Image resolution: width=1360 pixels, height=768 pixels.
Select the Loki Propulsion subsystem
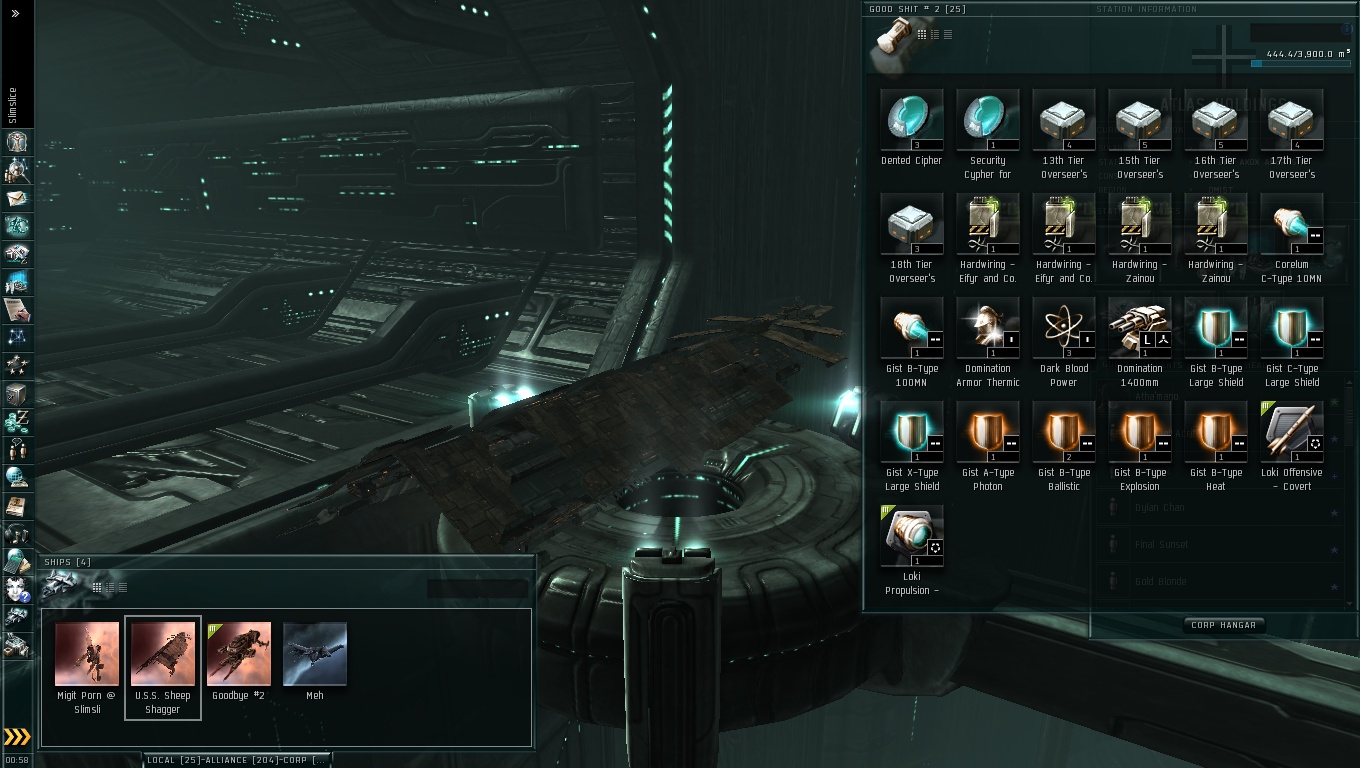(x=911, y=536)
